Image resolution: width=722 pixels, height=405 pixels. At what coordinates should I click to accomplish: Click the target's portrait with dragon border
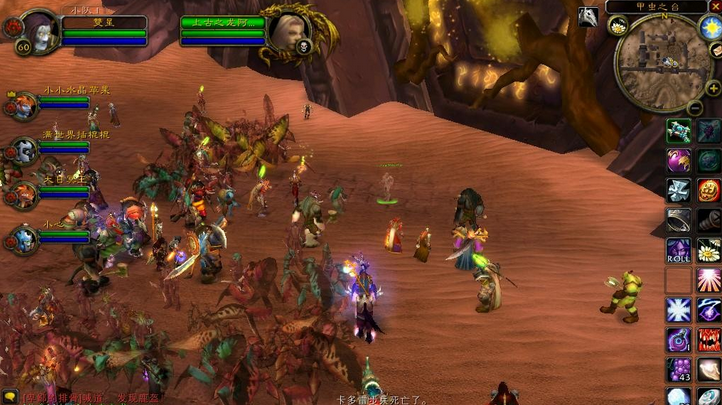(x=287, y=32)
